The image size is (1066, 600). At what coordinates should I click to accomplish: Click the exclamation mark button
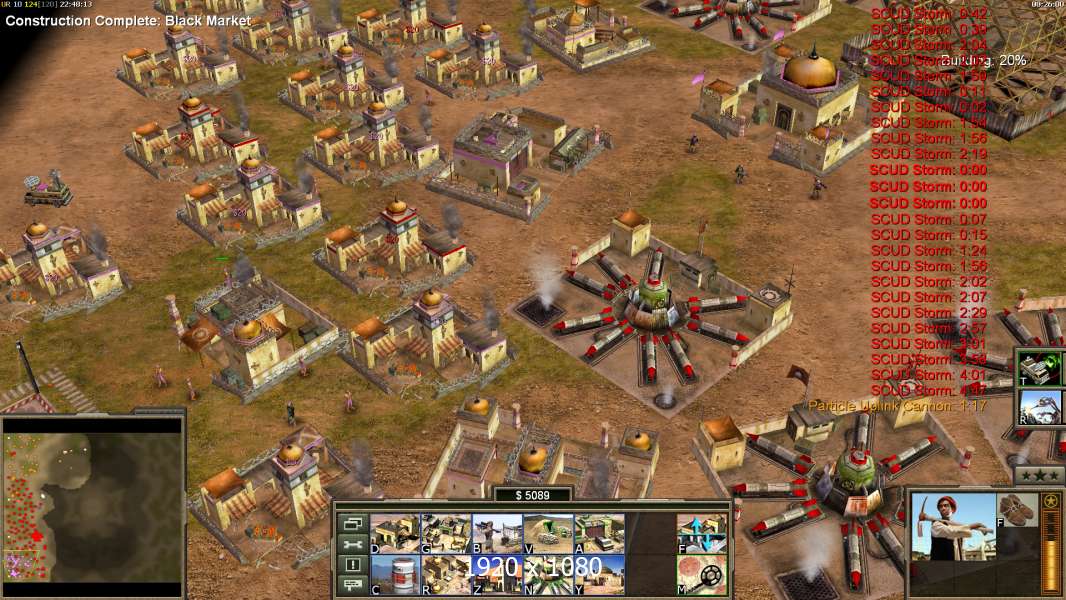pos(352,565)
